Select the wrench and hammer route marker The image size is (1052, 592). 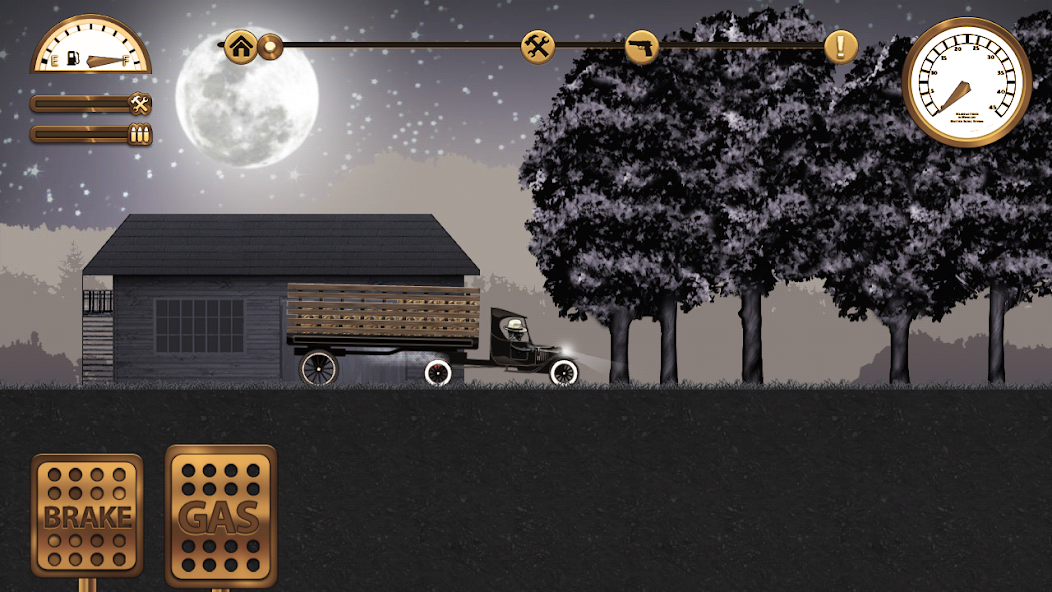(538, 46)
